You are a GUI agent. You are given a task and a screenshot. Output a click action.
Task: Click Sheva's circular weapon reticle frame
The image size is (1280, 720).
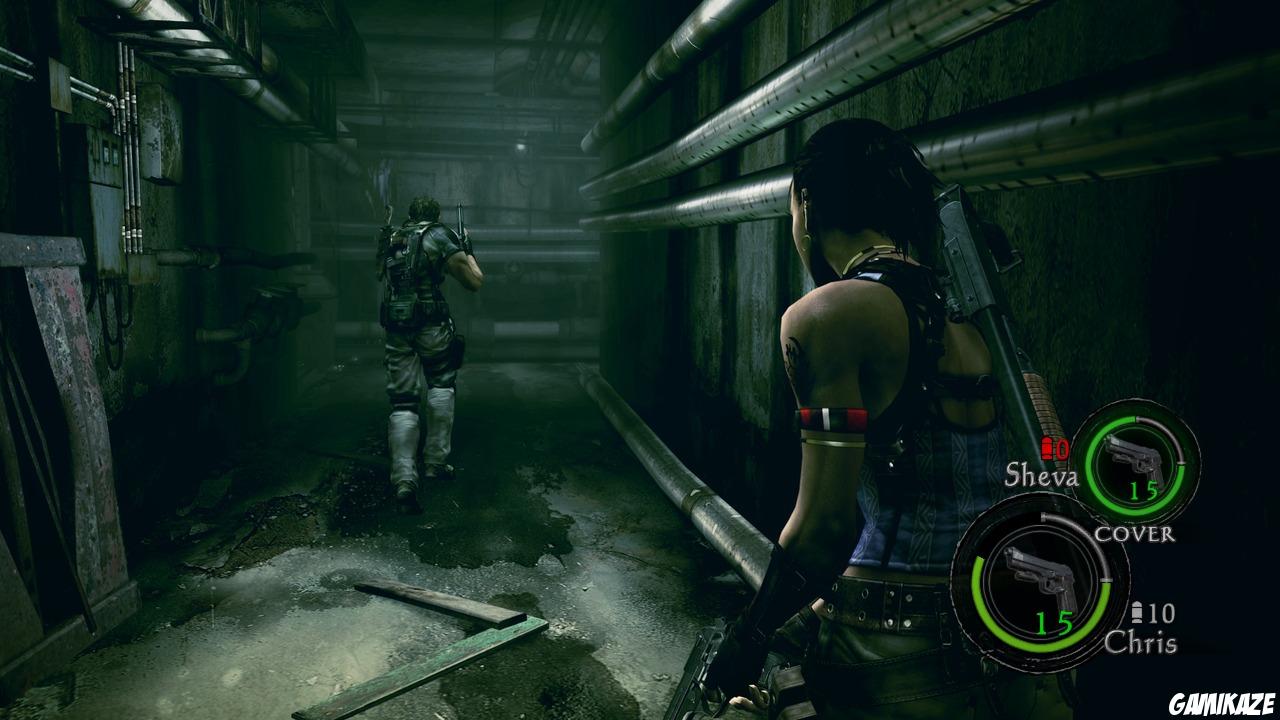coord(1138,463)
